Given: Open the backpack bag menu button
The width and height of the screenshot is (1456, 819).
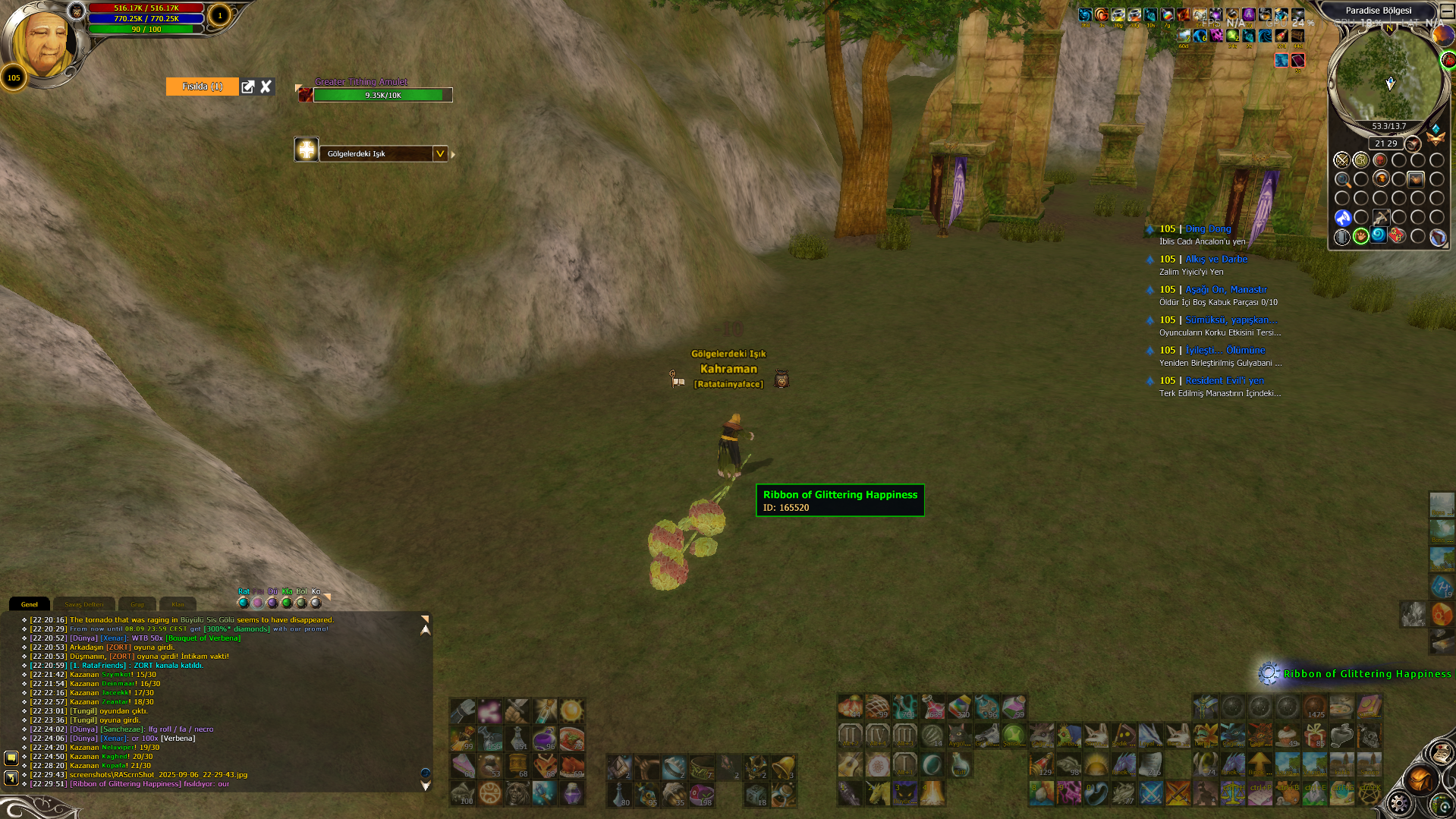Looking at the screenshot, I should click(x=1420, y=780).
